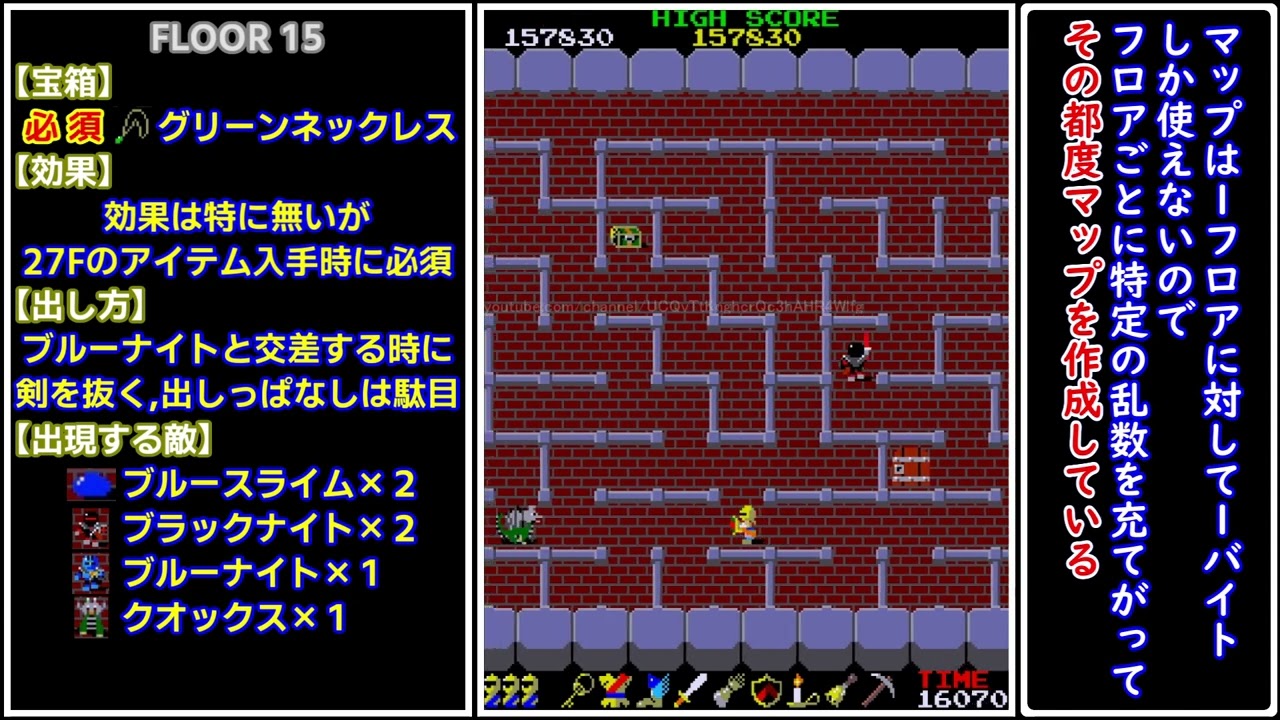Screen dimensions: 1280x720
Task: Select the player character Gil in the maze
Action: (x=745, y=523)
